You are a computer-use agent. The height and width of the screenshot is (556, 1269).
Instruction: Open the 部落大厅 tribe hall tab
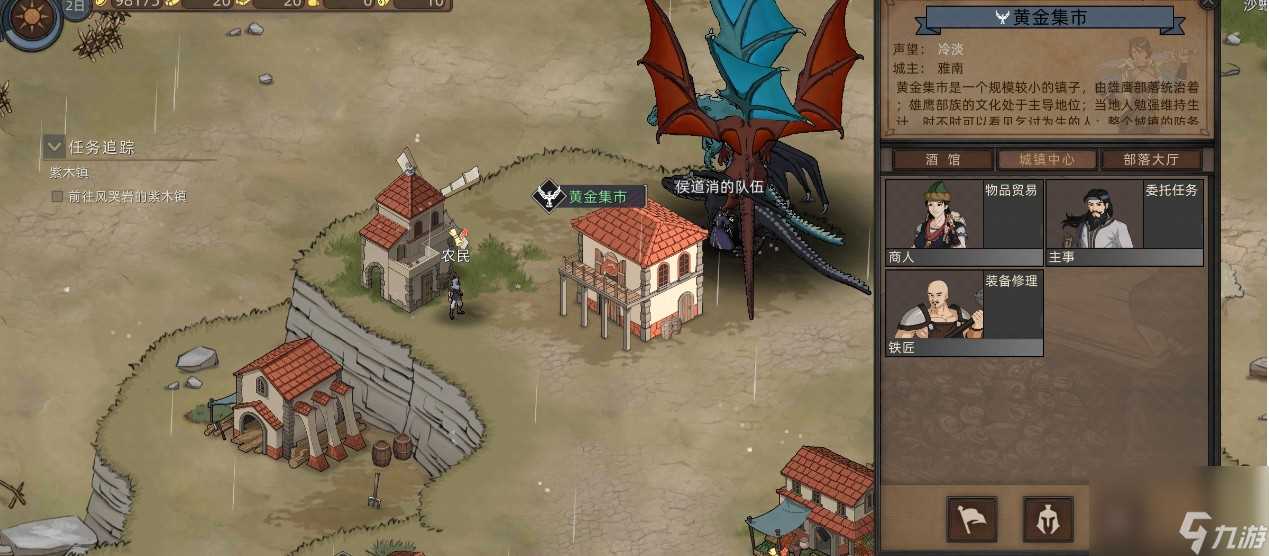tap(1151, 160)
